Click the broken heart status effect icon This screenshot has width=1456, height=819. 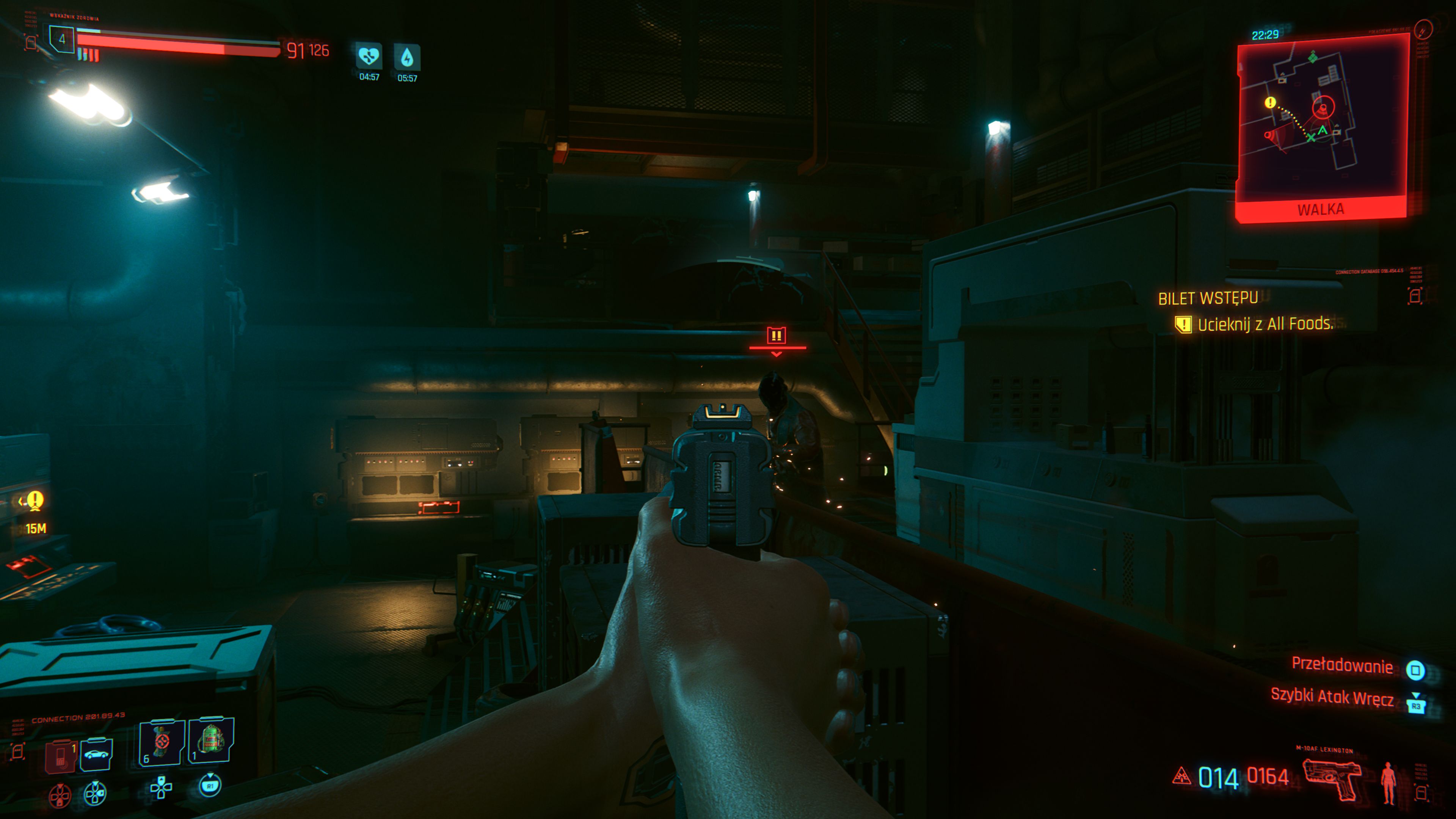click(x=369, y=56)
